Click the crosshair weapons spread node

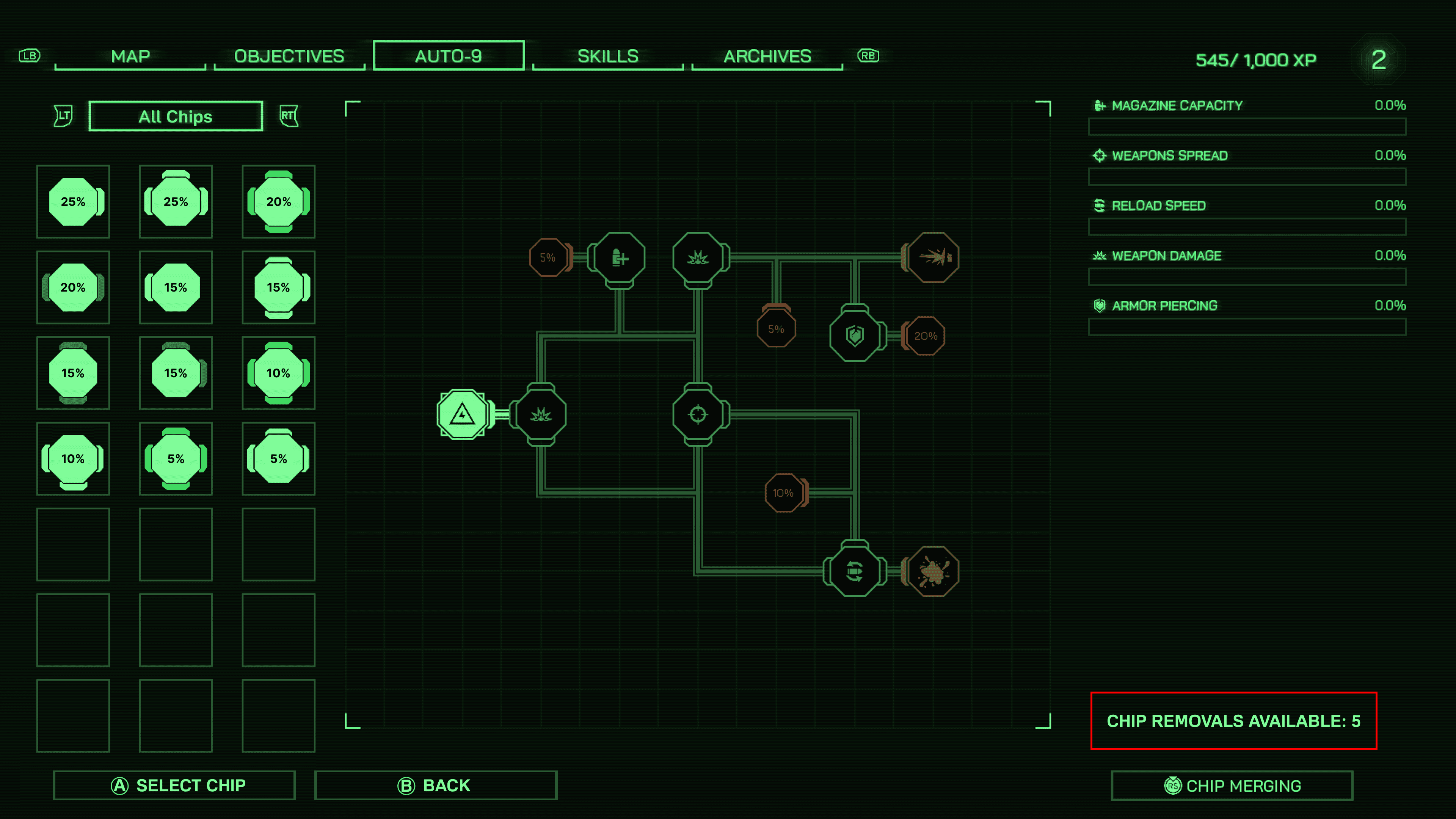point(698,414)
